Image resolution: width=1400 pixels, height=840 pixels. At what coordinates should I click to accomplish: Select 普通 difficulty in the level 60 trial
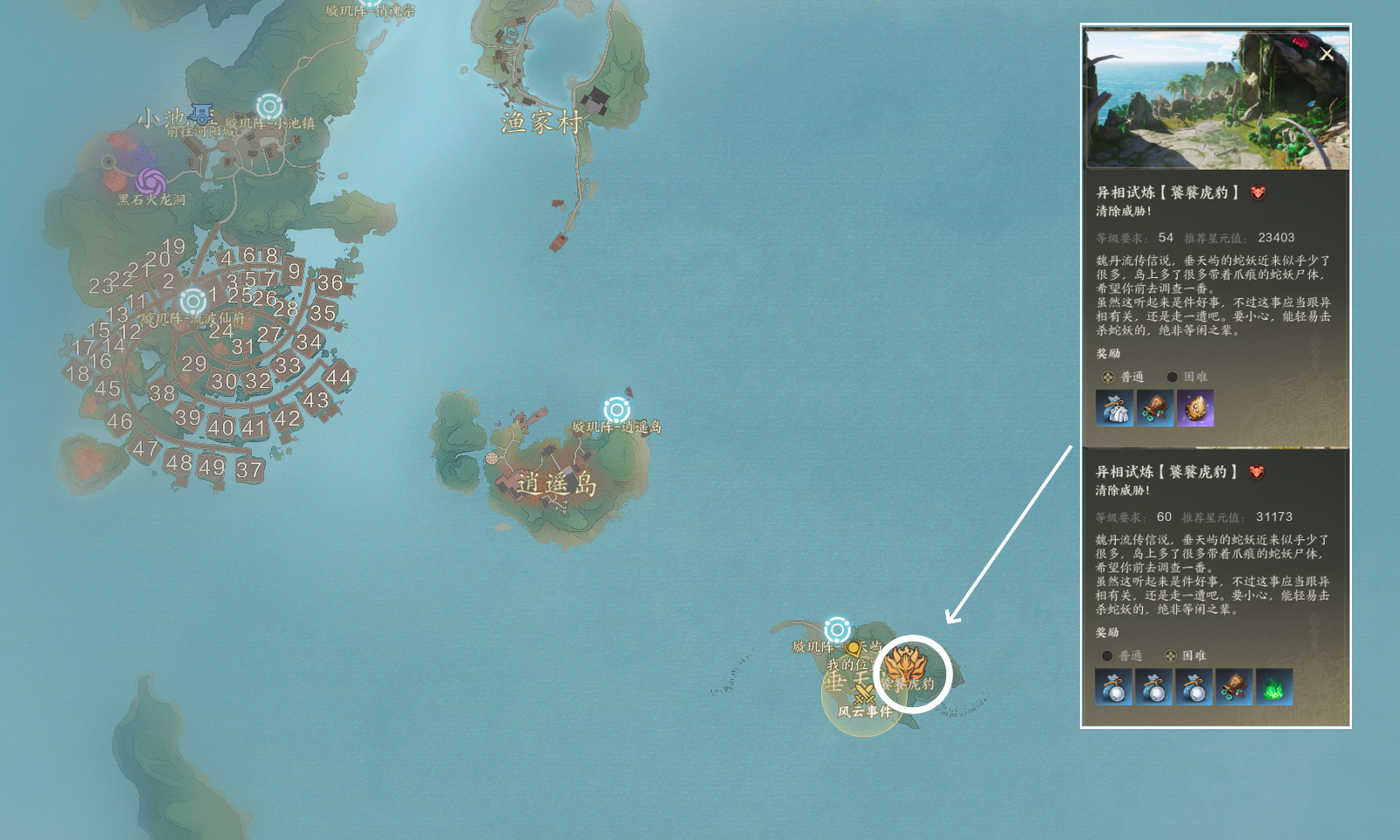[x=1107, y=656]
